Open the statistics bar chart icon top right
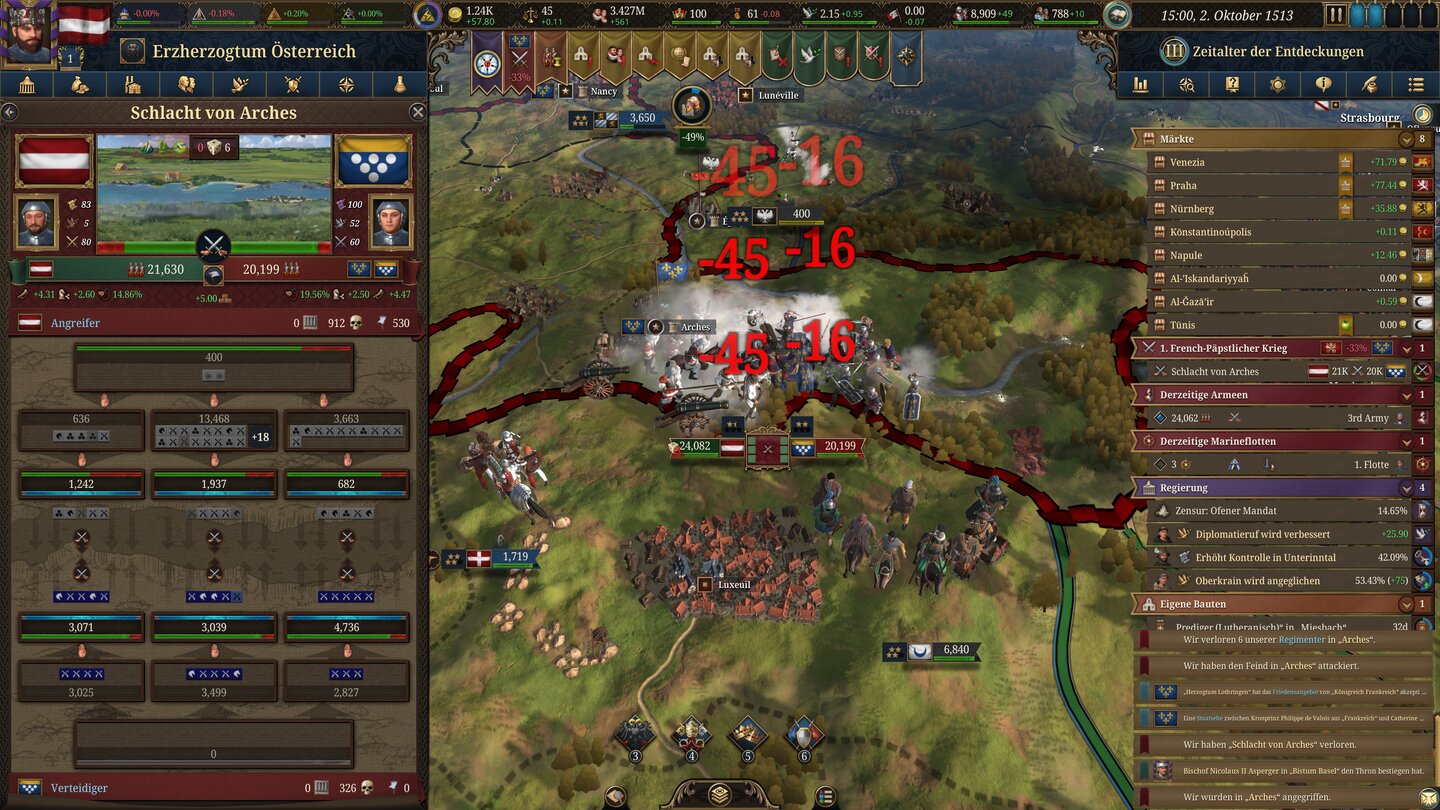The height and width of the screenshot is (810, 1440). point(1140,84)
